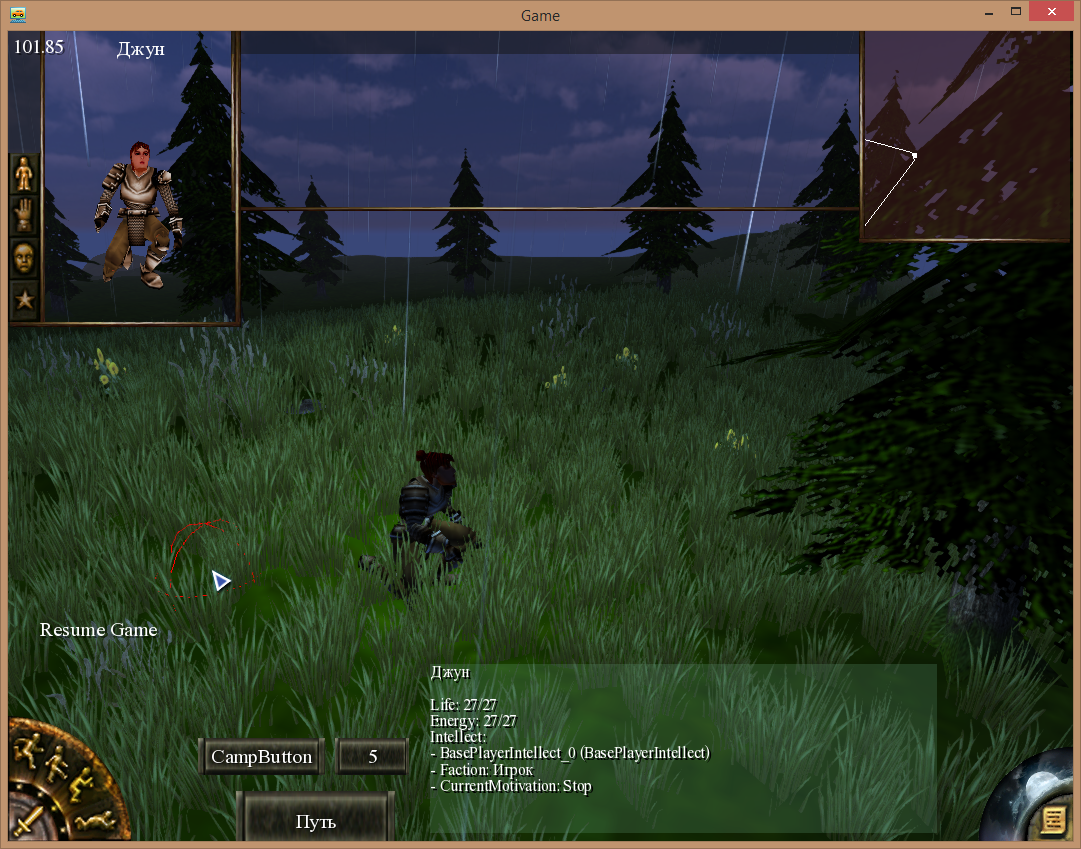The height and width of the screenshot is (849, 1081).
Task: Click the minimap in the corner
Action: tap(965, 136)
